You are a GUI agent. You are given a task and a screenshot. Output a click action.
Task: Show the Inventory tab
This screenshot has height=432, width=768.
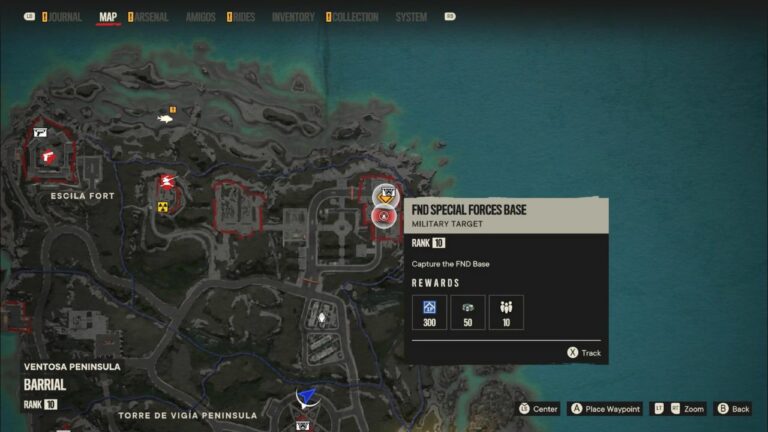(293, 17)
